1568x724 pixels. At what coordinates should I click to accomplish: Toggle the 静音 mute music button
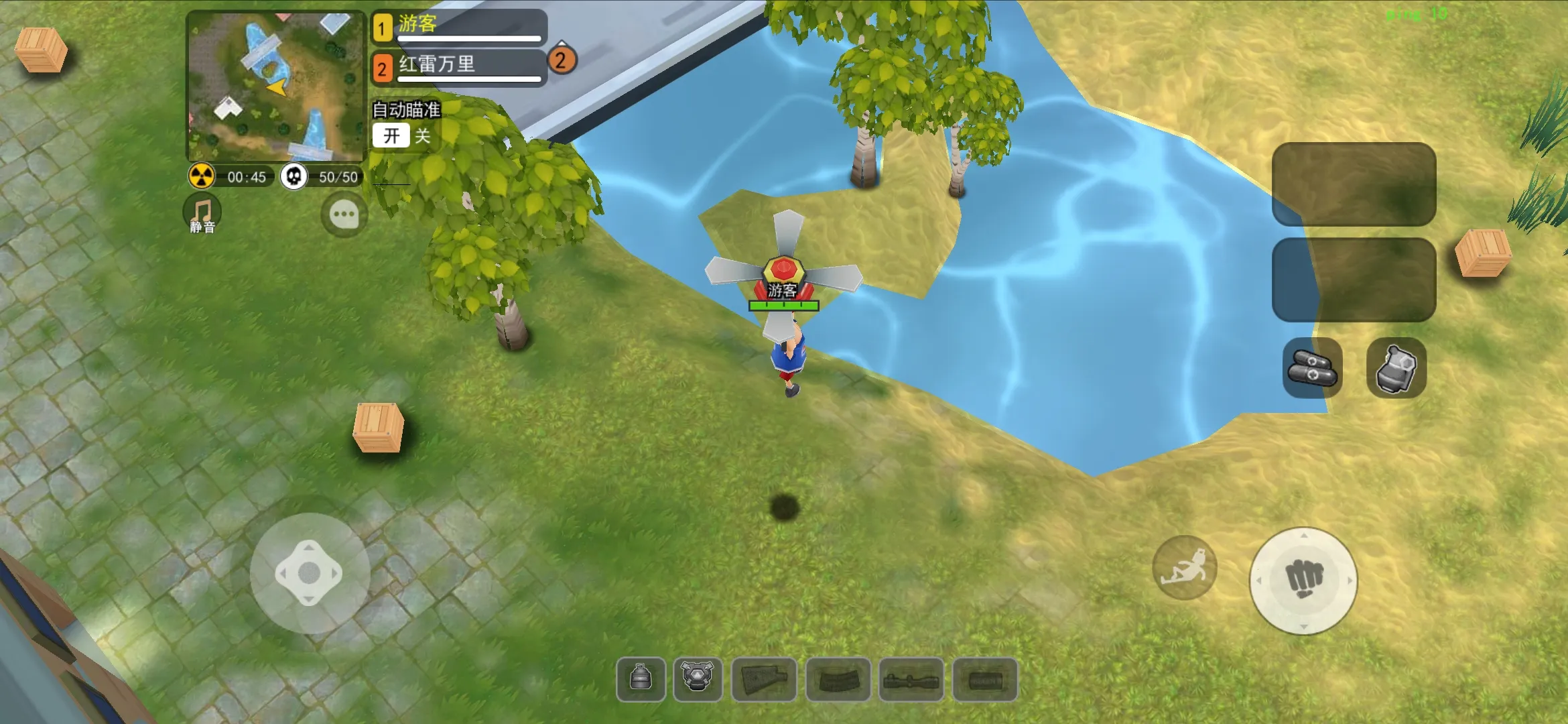pyautogui.click(x=202, y=215)
